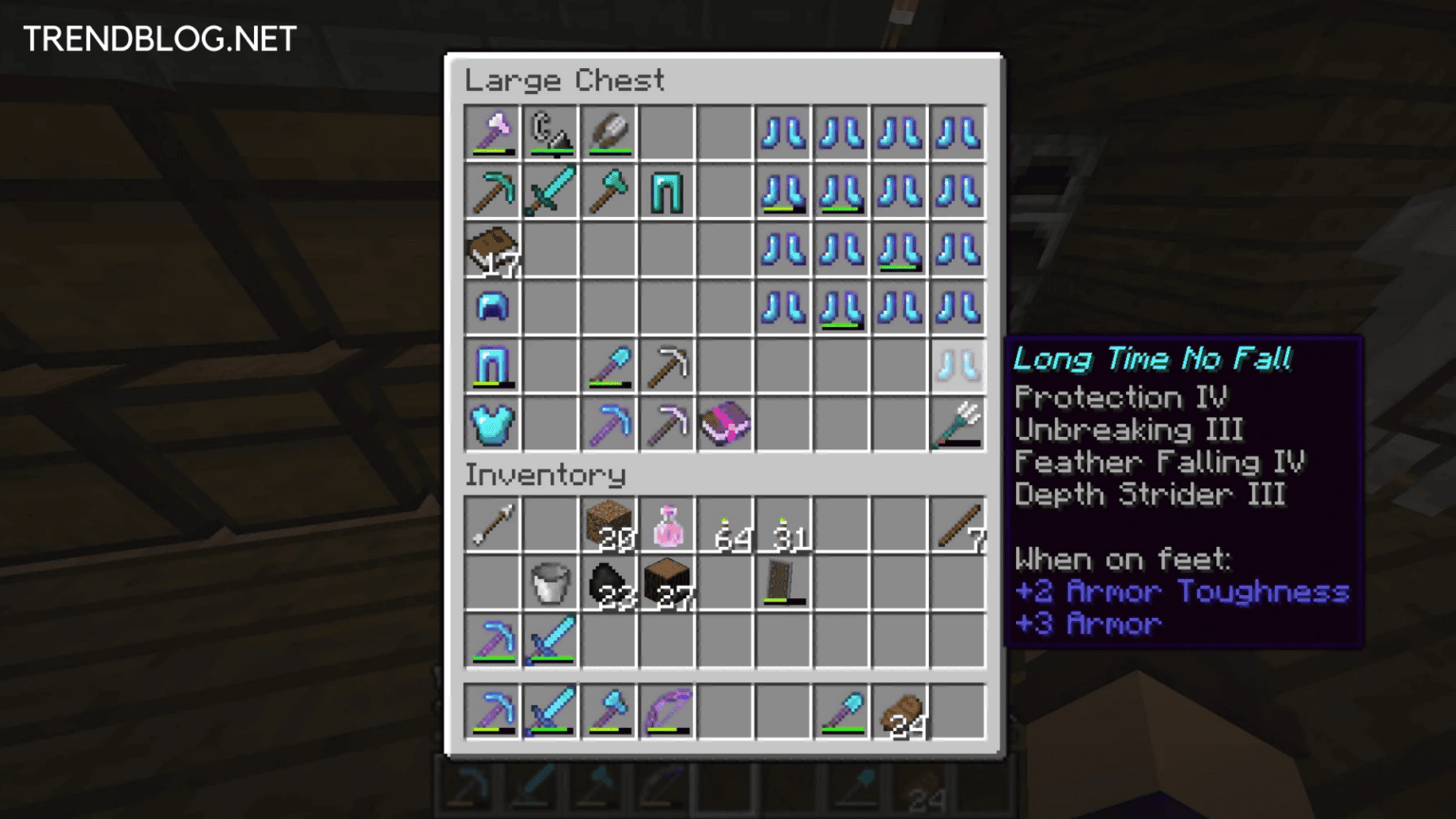The image size is (1456, 819).
Task: Grab the flint and steel
Action: 551,133
